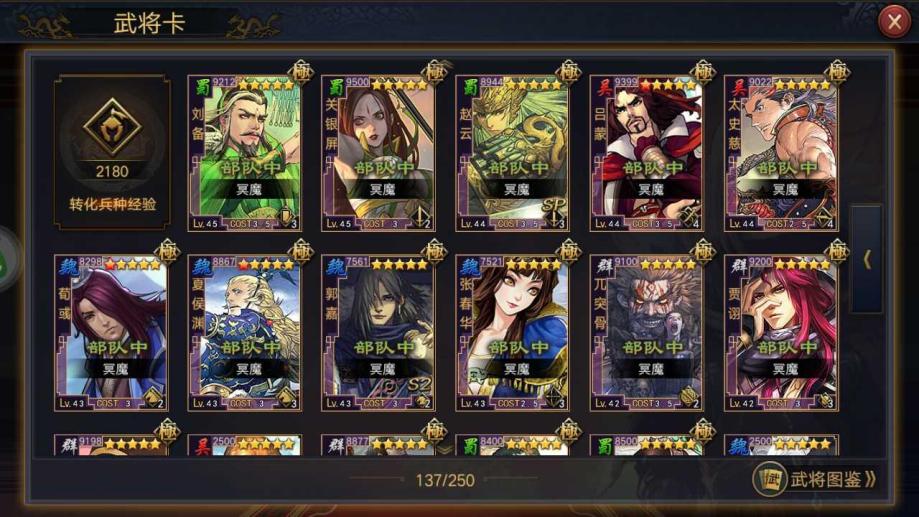Open the Guo Jia (郭嘉) card
The width and height of the screenshot is (919, 517).
pos(378,333)
